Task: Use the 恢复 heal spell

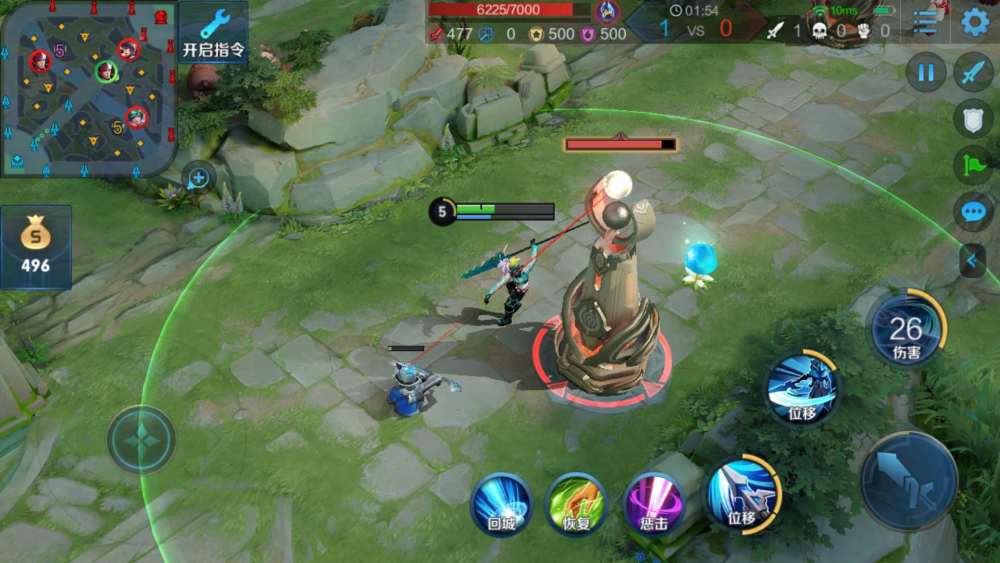Action: tap(575, 502)
